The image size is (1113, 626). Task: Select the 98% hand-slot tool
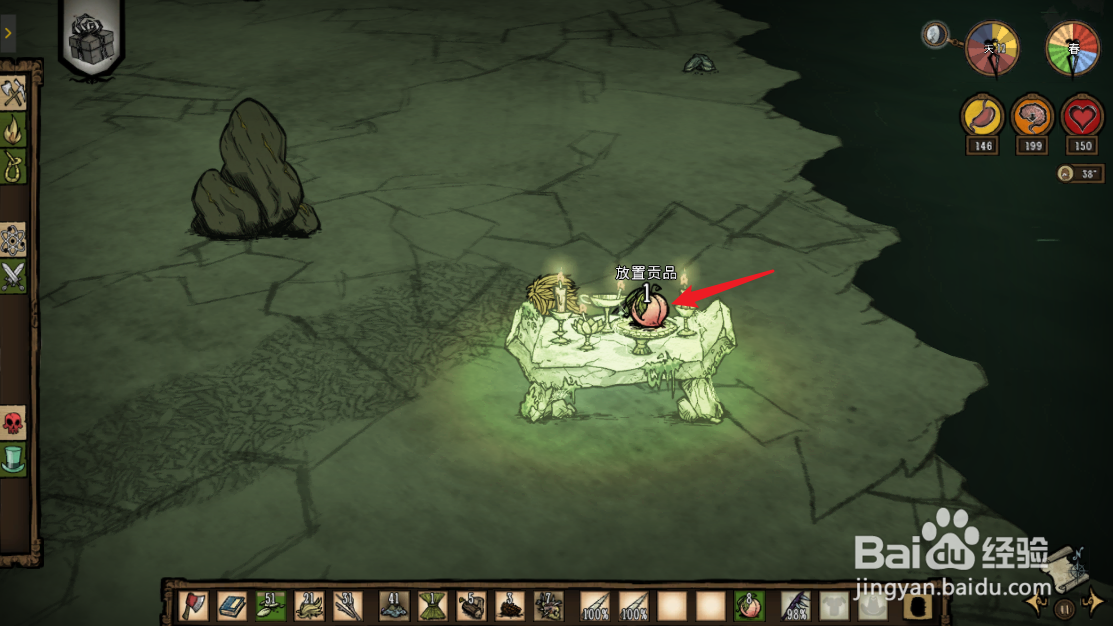(x=795, y=605)
